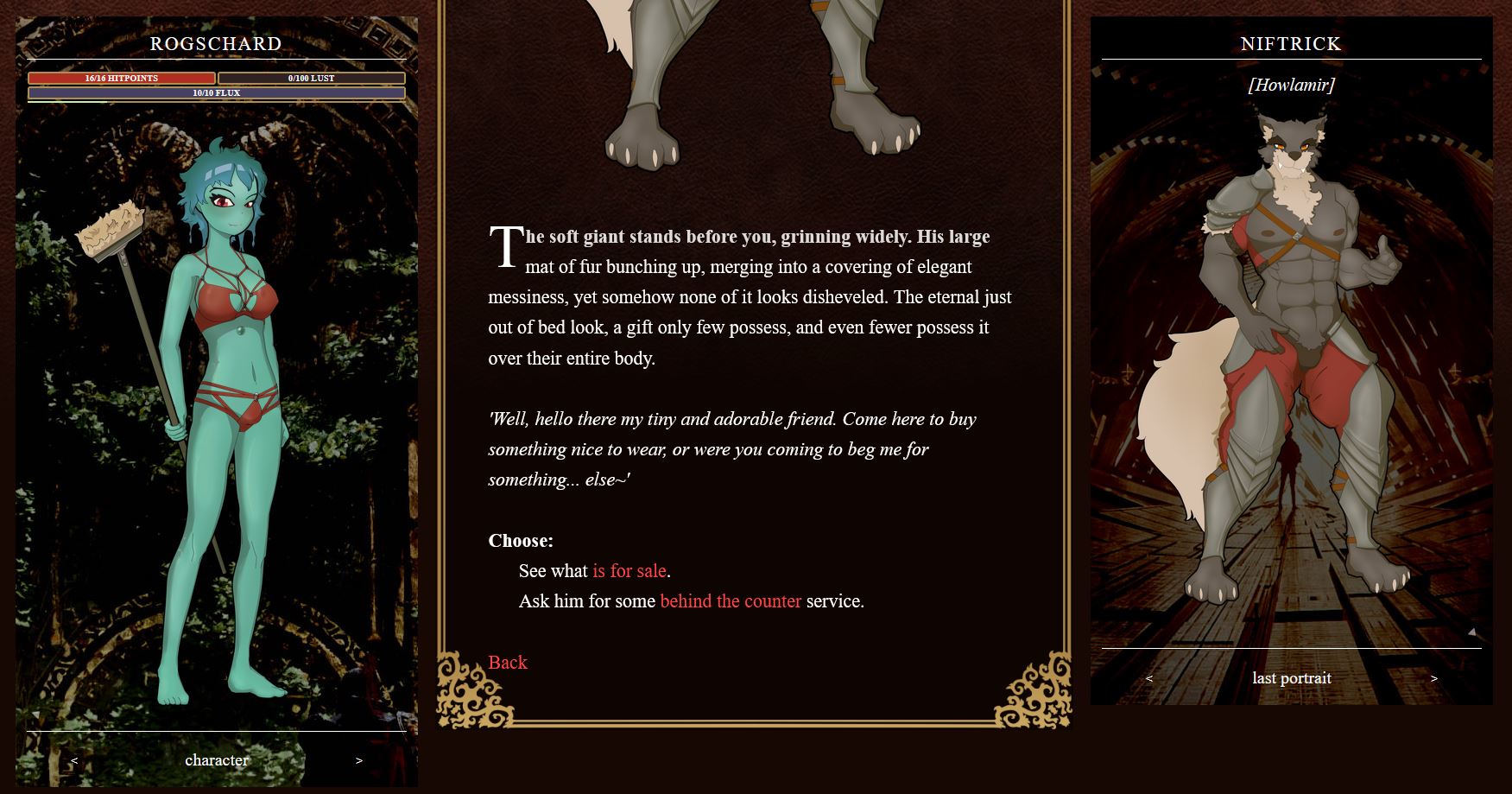
Task: Click the previous character navigation arrow
Action: (x=73, y=760)
